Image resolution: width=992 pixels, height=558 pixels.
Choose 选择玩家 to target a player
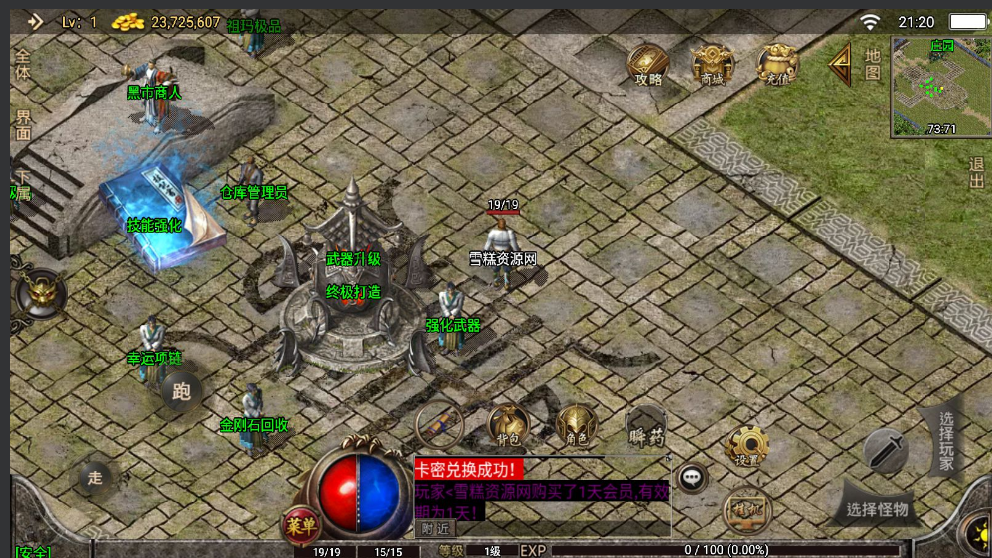[x=946, y=439]
